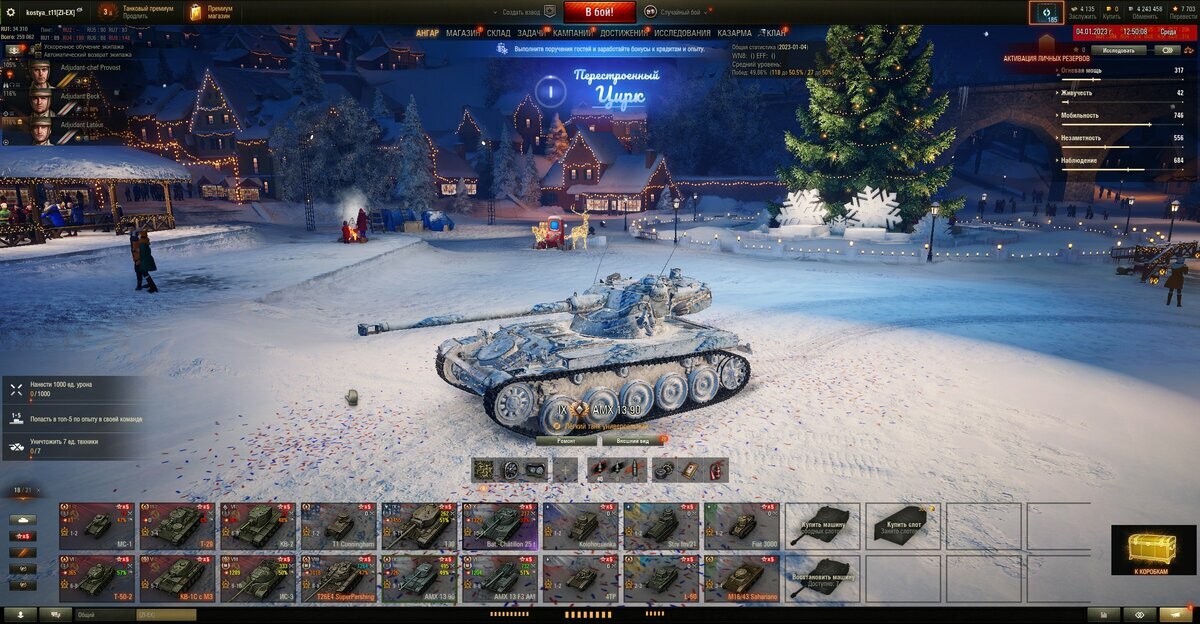Viewport: 1200px width, 624px height.
Task: Start the battle with the red В бой! button
Action: (x=600, y=12)
